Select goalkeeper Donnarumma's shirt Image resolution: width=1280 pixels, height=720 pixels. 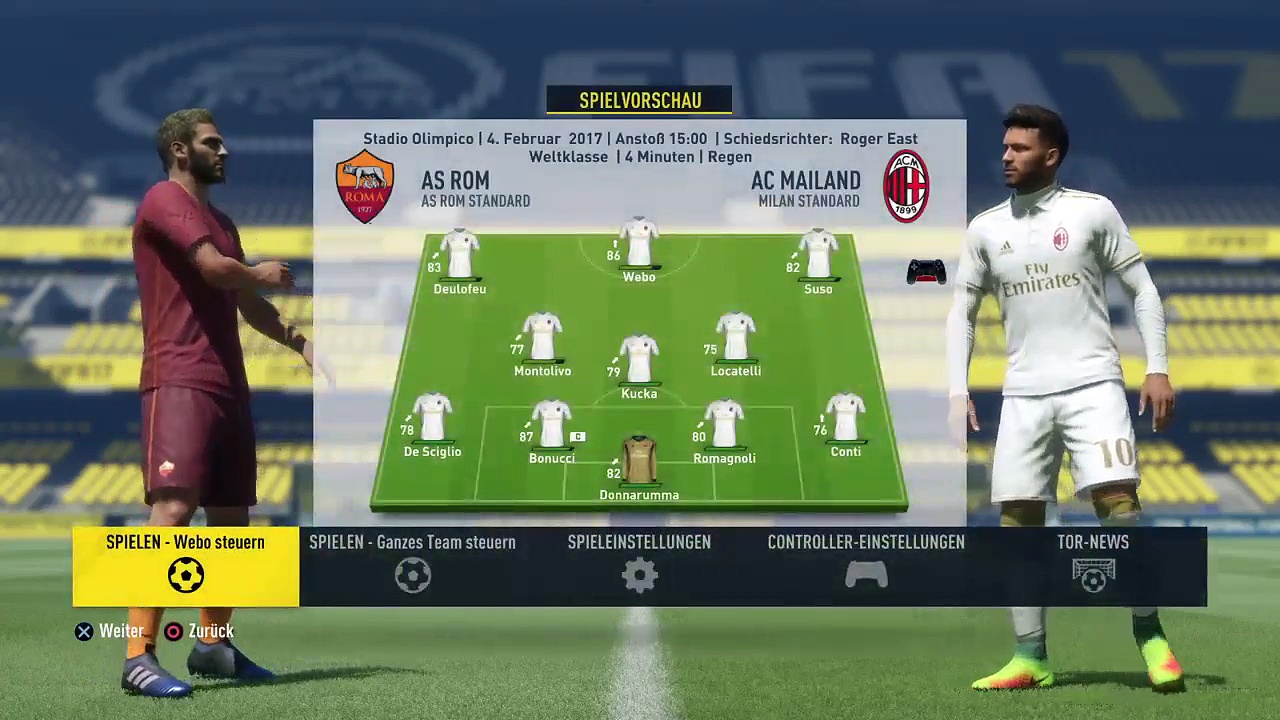coord(639,460)
